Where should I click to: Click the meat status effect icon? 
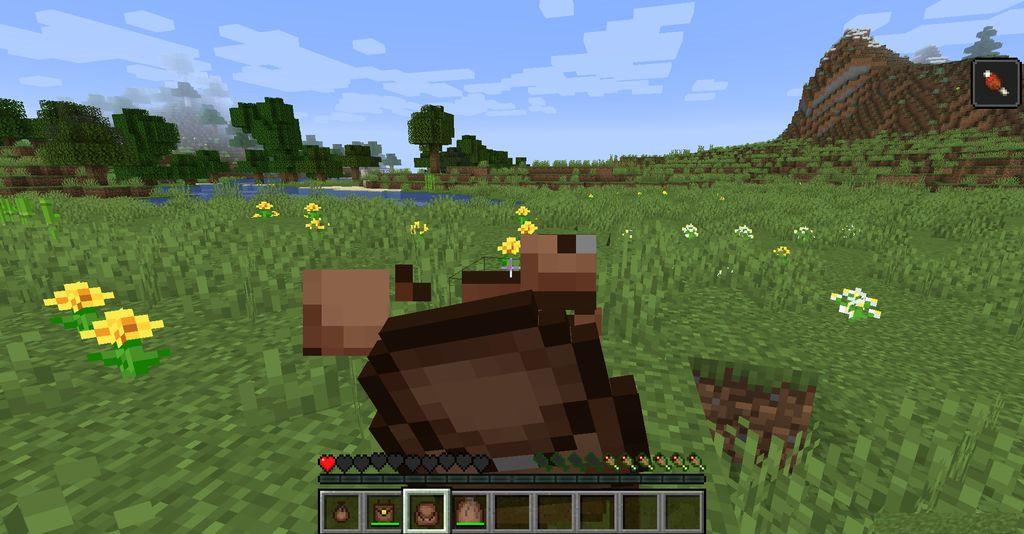click(x=996, y=81)
